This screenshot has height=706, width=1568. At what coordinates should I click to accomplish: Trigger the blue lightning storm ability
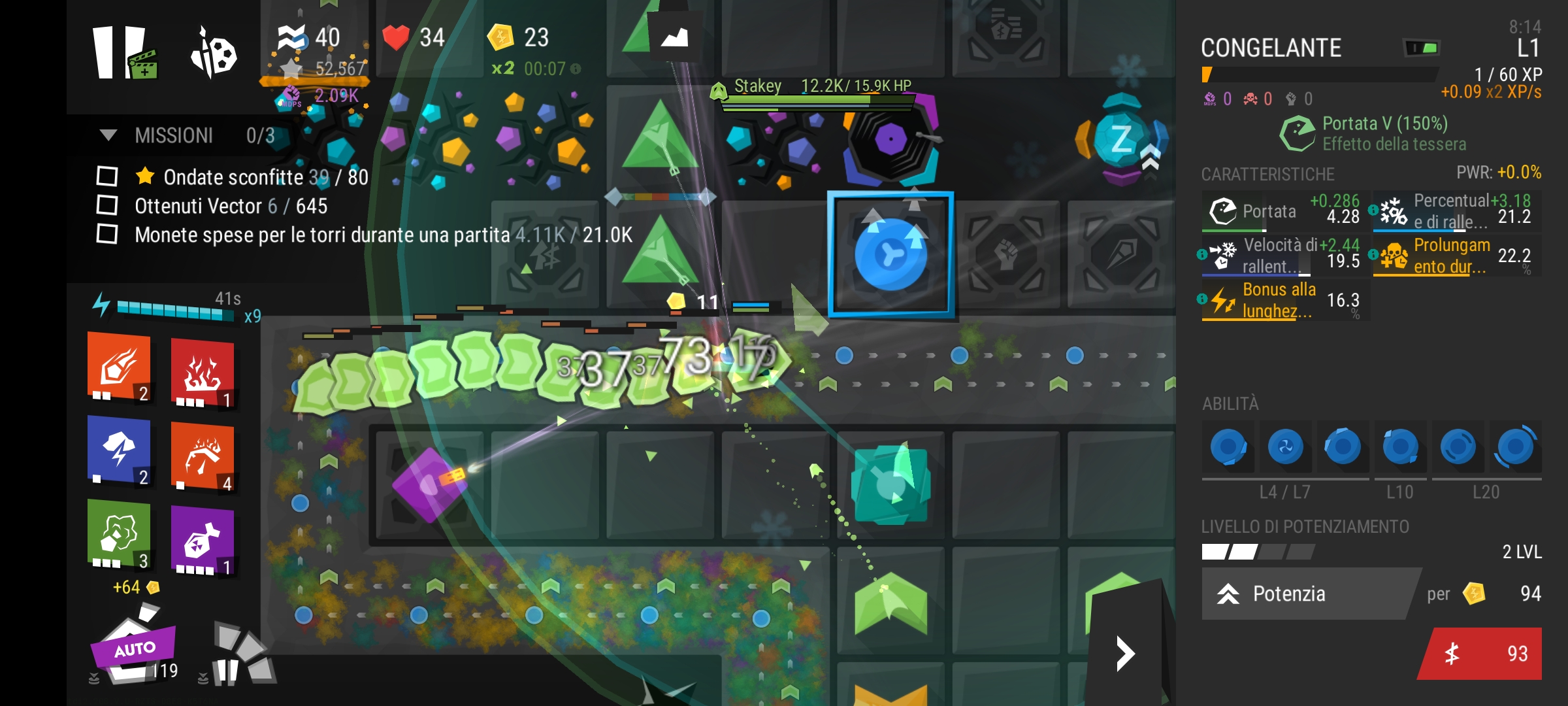click(x=120, y=450)
